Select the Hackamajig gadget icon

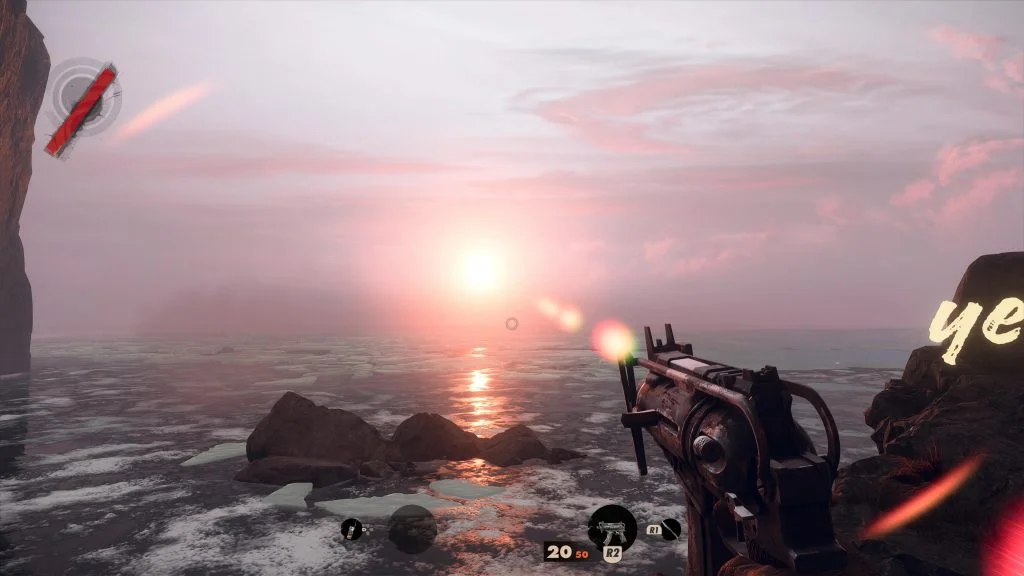tap(351, 529)
